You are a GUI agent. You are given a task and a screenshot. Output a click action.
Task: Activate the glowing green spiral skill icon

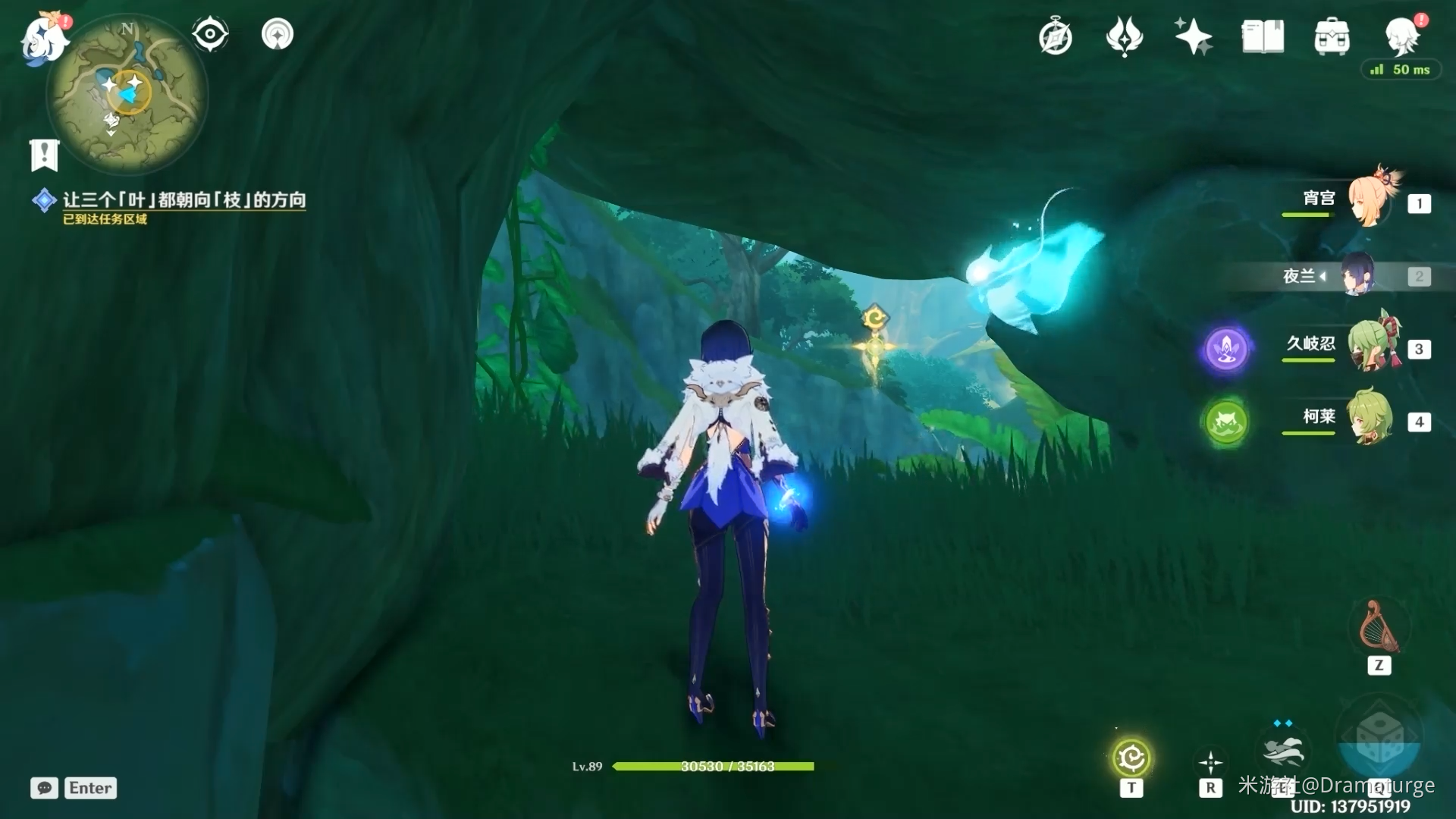(x=1131, y=758)
